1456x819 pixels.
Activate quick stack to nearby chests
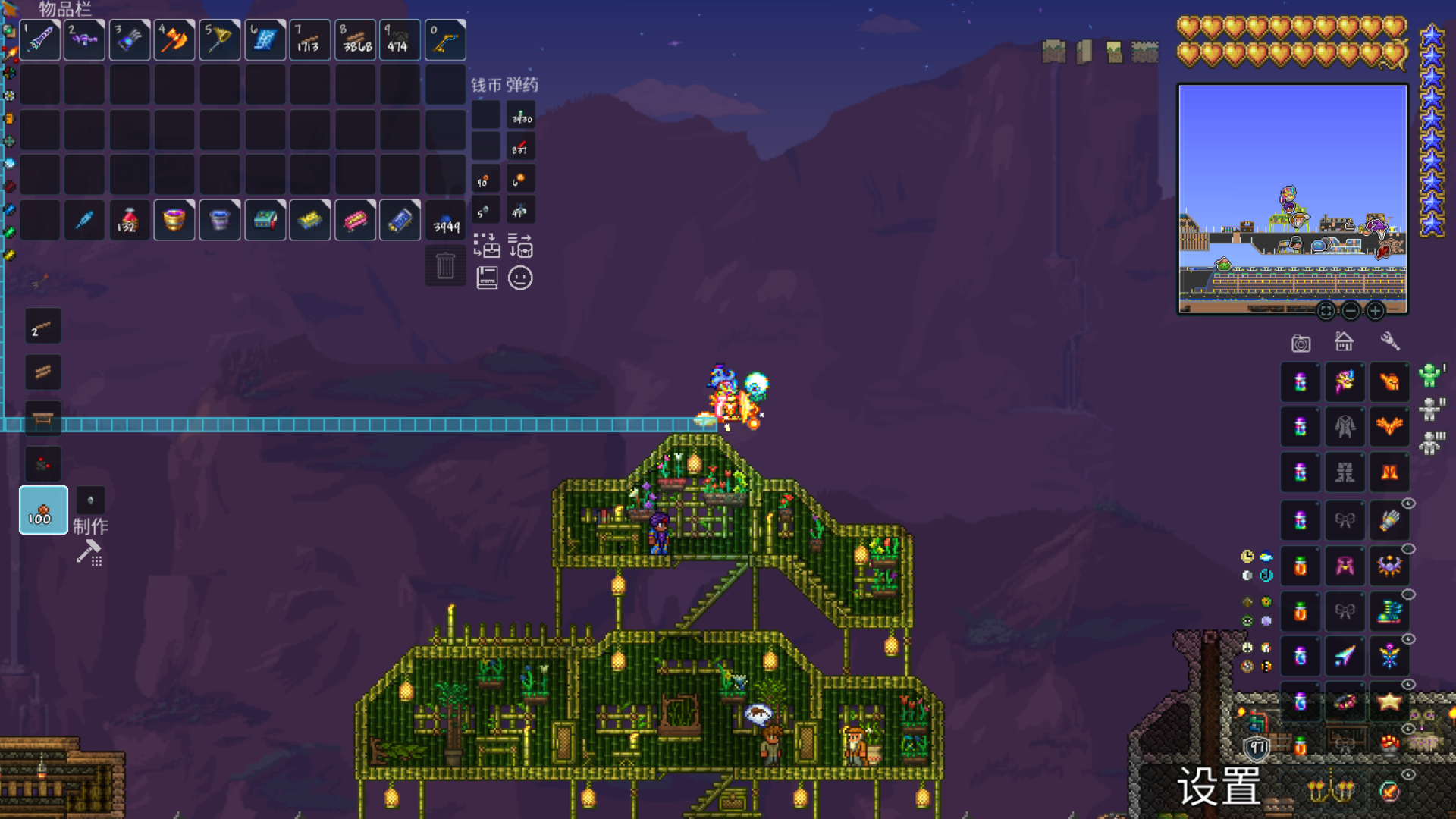[x=487, y=246]
